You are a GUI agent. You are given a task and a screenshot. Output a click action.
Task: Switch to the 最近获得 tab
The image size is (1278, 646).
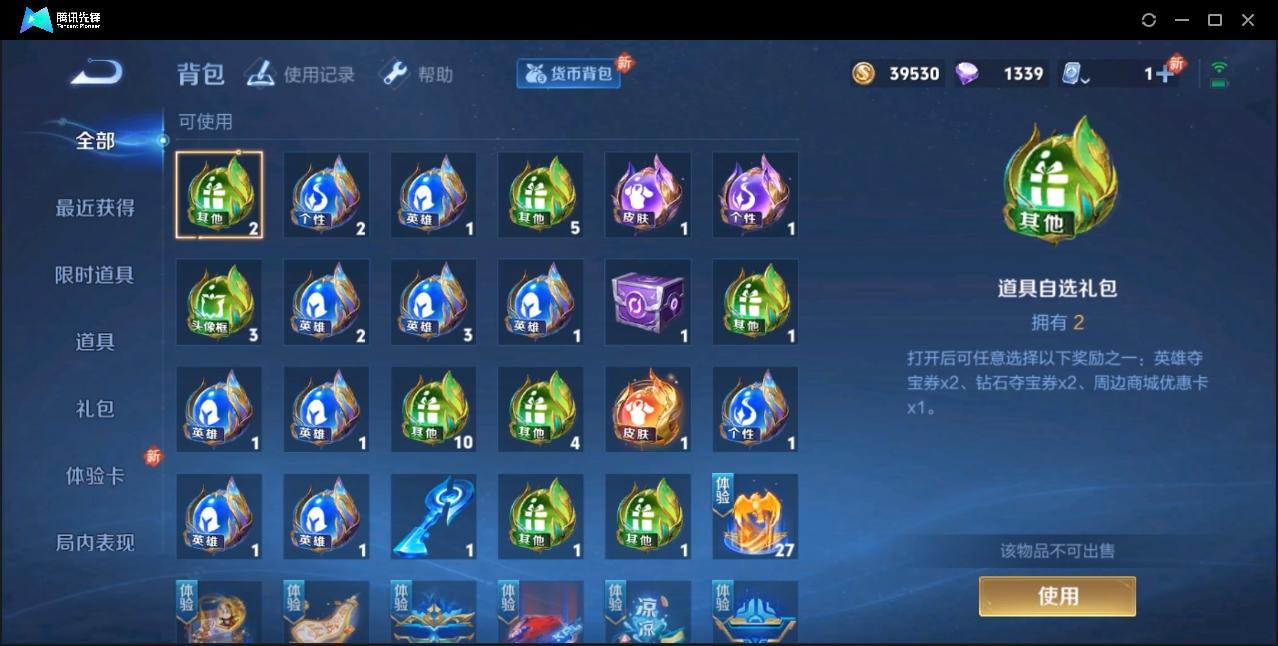pos(95,208)
